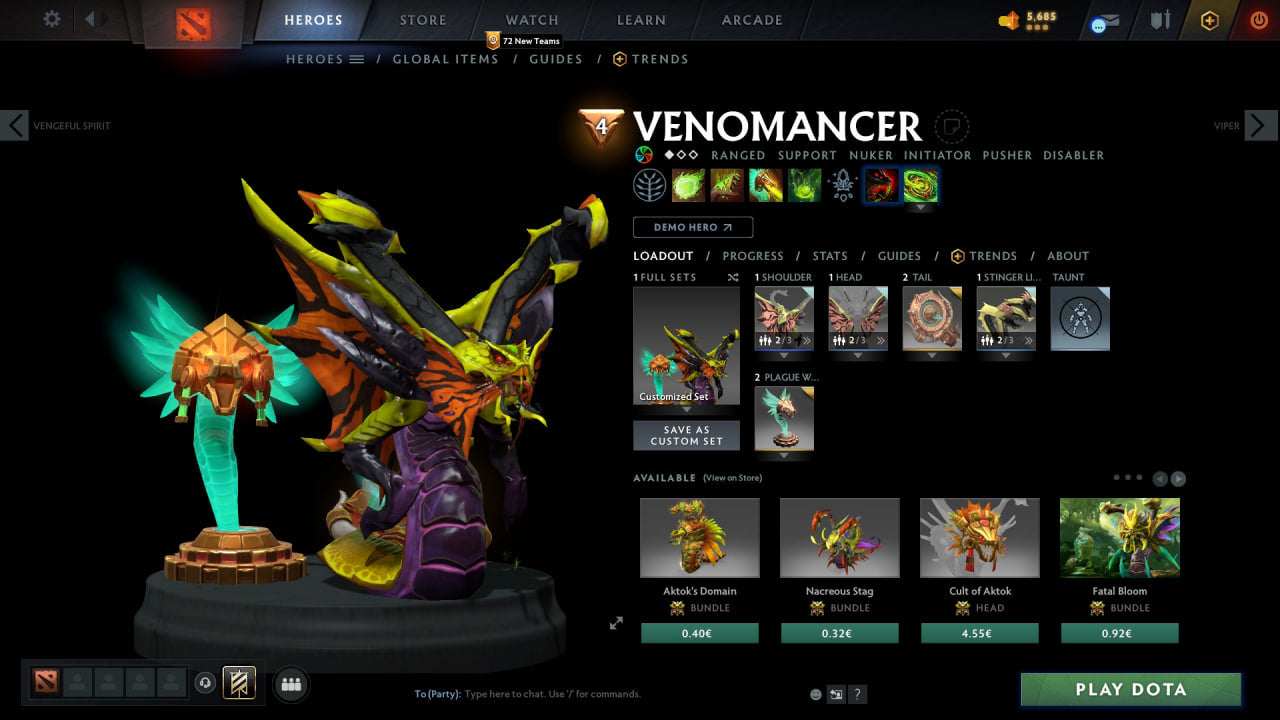The image size is (1280, 720).
Task: Open the hero talent tree icon
Action: click(x=649, y=185)
